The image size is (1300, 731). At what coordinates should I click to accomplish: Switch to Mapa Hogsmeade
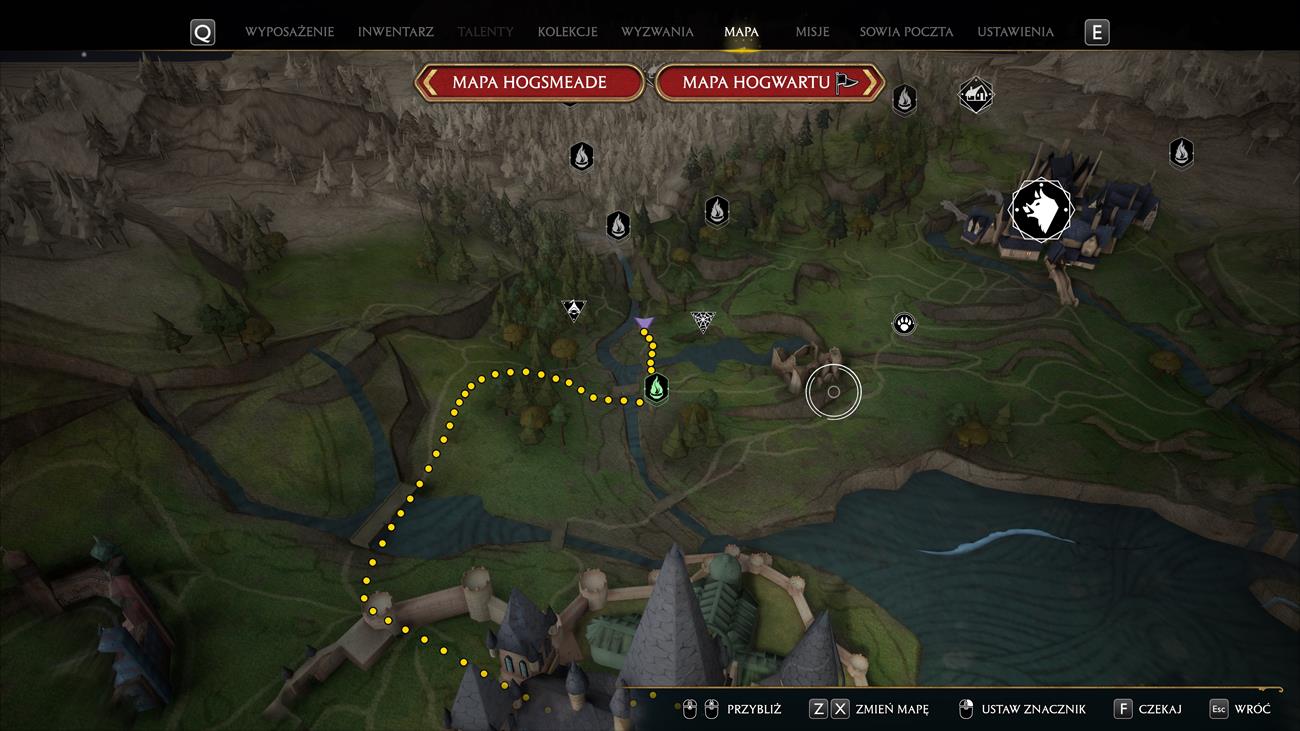[529, 82]
